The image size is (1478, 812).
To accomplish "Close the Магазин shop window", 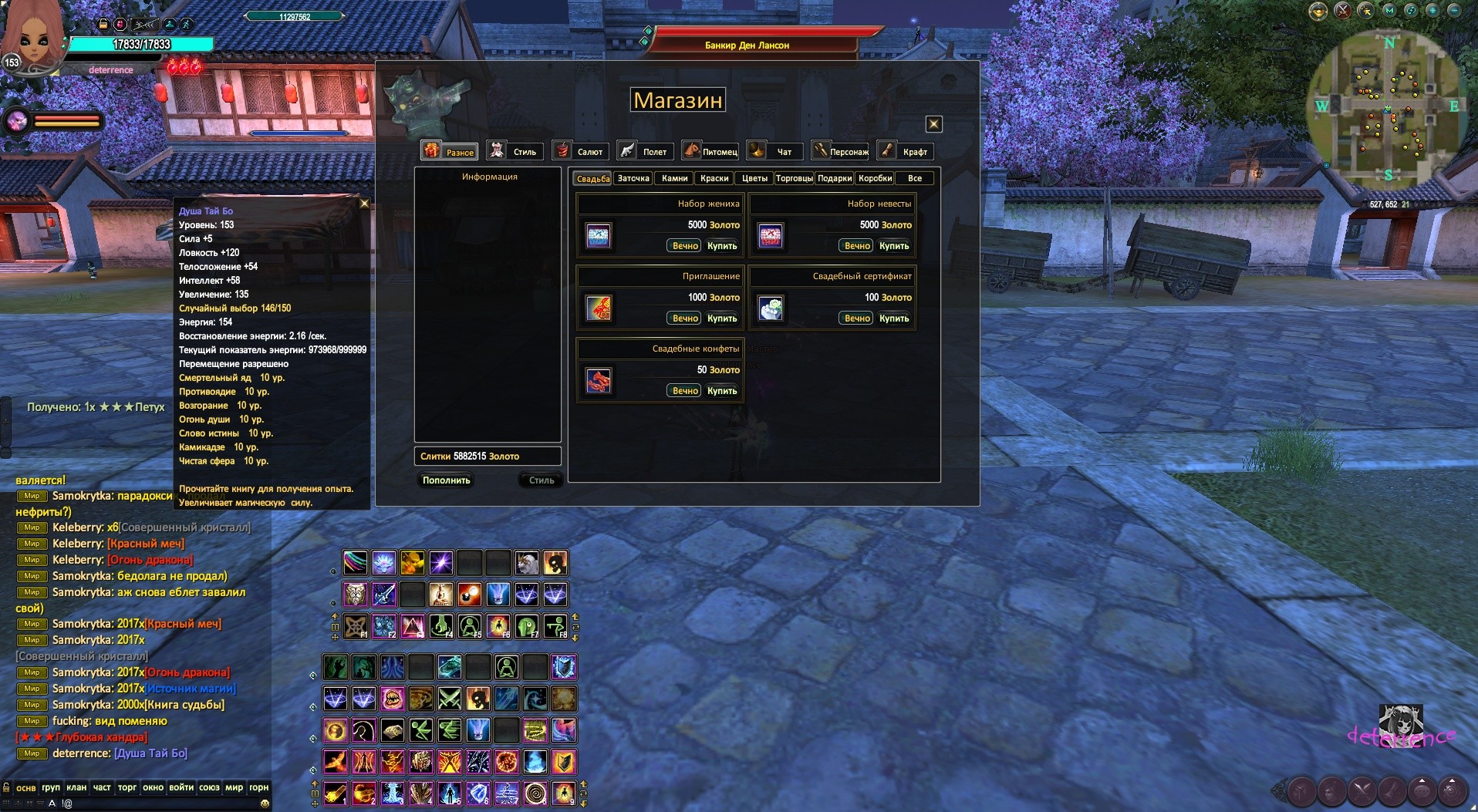I will 933,124.
